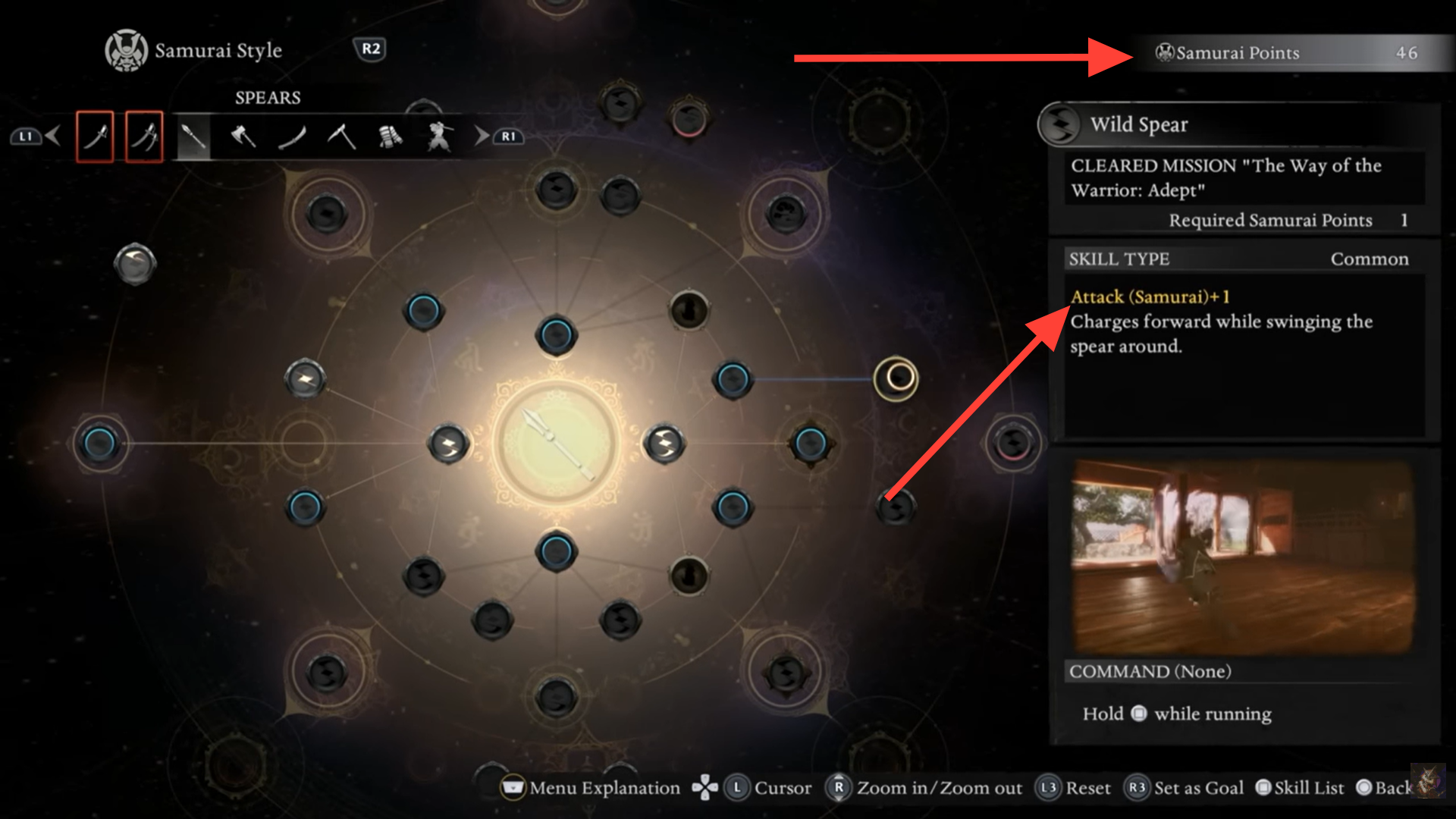Switch to the axe skill tab

243,136
